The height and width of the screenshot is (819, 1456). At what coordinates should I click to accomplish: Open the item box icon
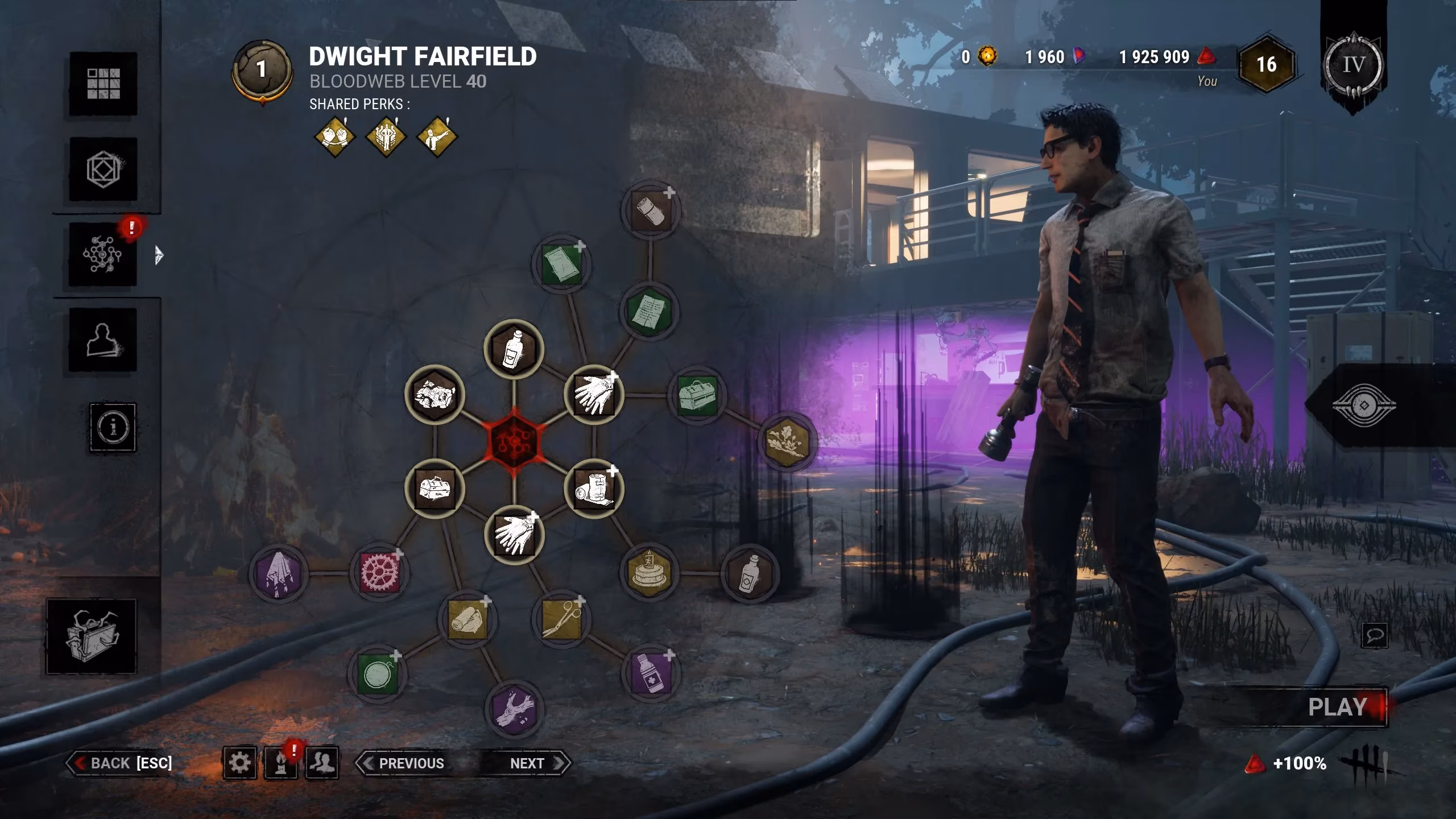click(x=91, y=636)
